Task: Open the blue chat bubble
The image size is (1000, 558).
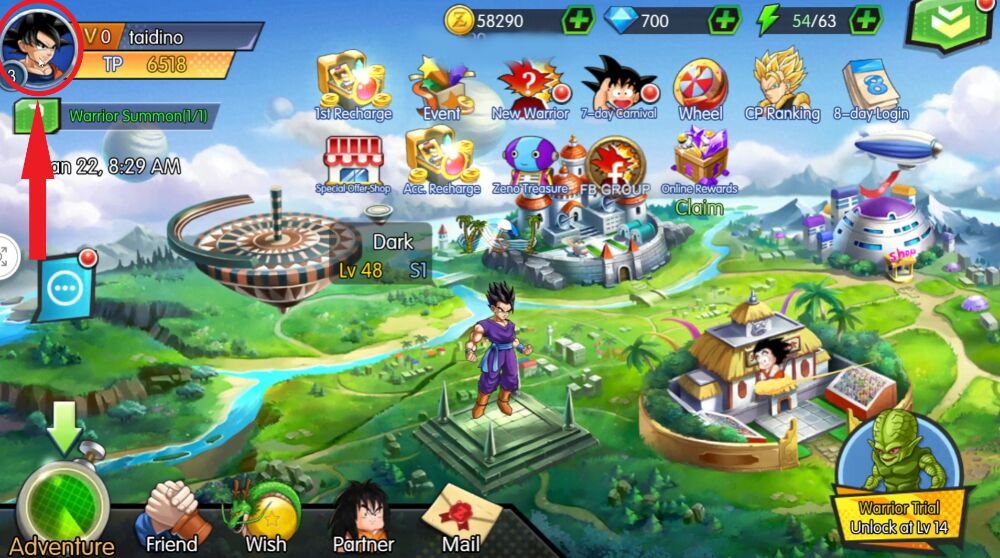Action: click(68, 288)
